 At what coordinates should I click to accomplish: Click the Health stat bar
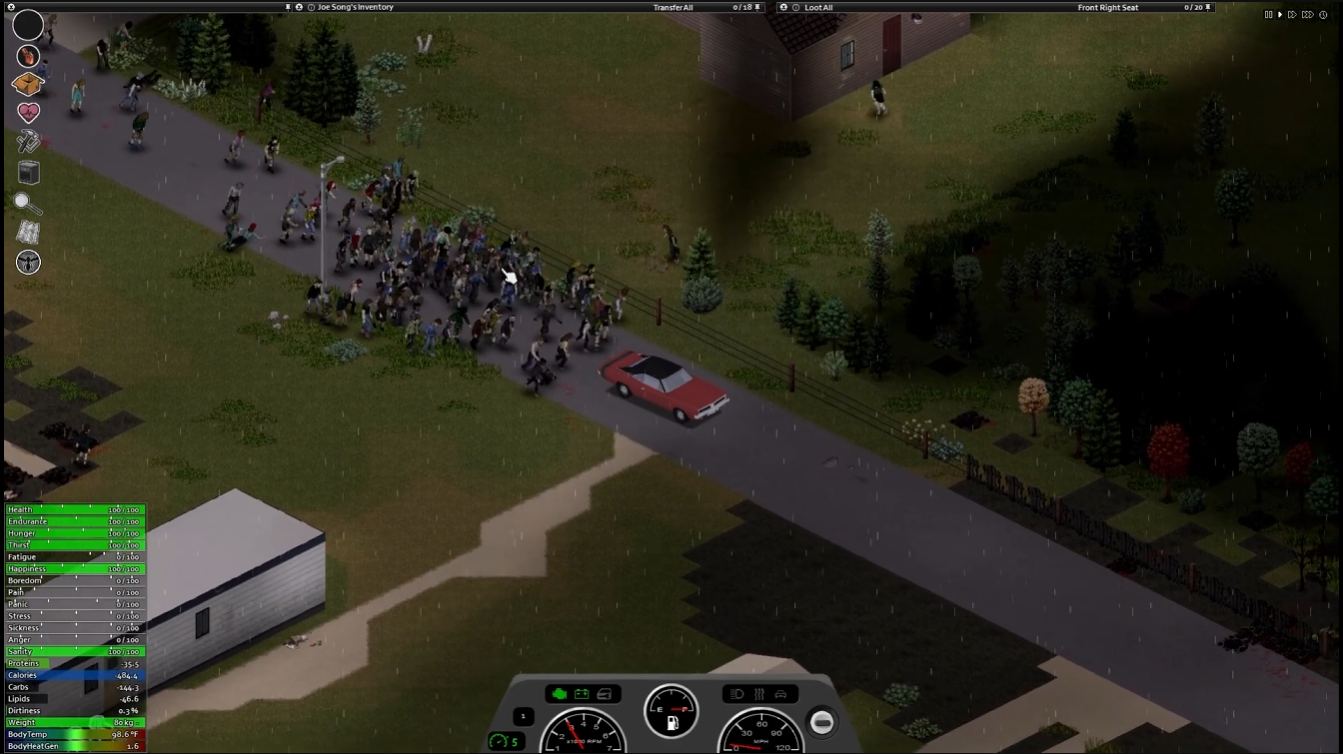coord(75,509)
